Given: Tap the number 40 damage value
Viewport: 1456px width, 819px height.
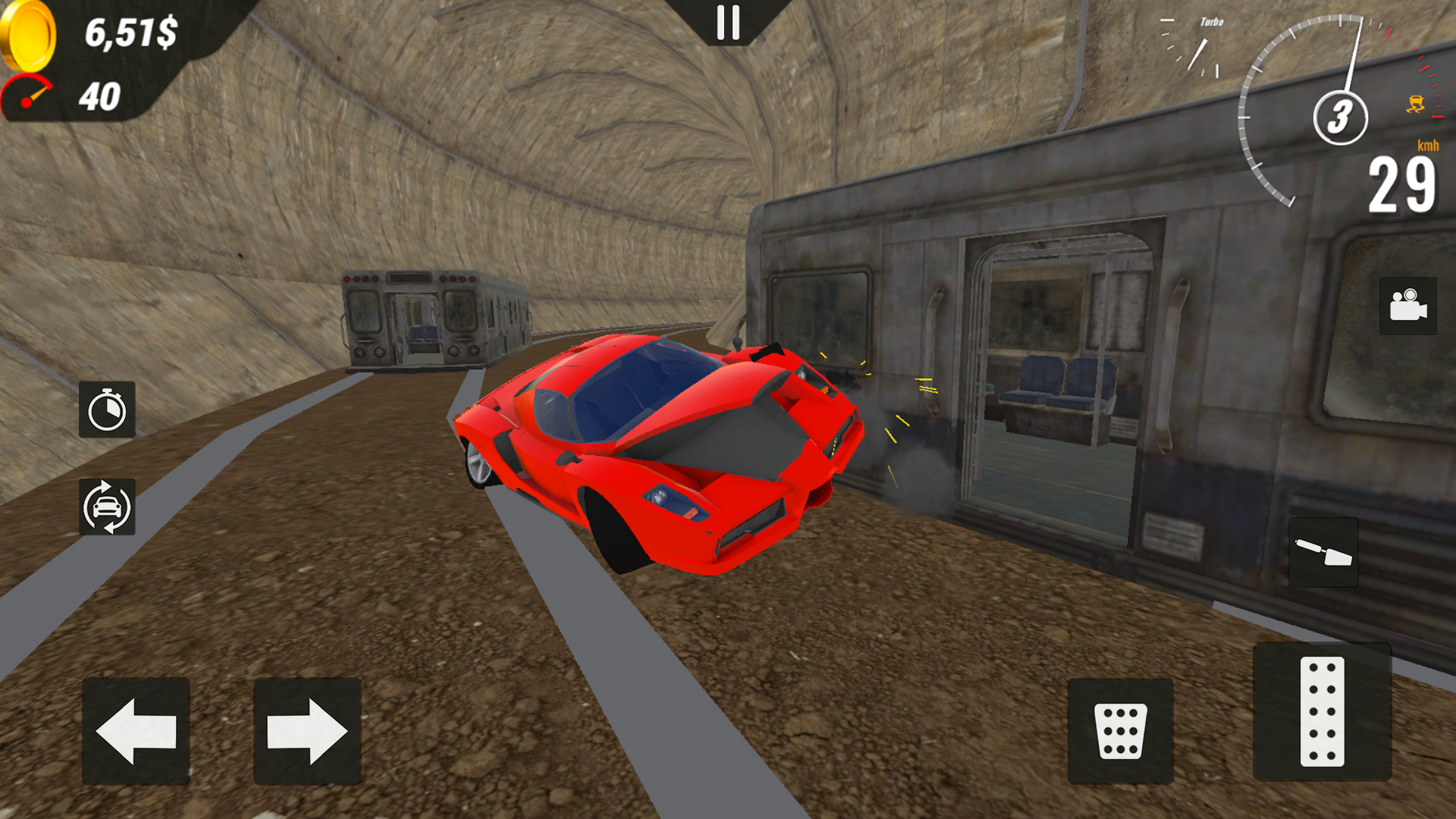Looking at the screenshot, I should [101, 96].
